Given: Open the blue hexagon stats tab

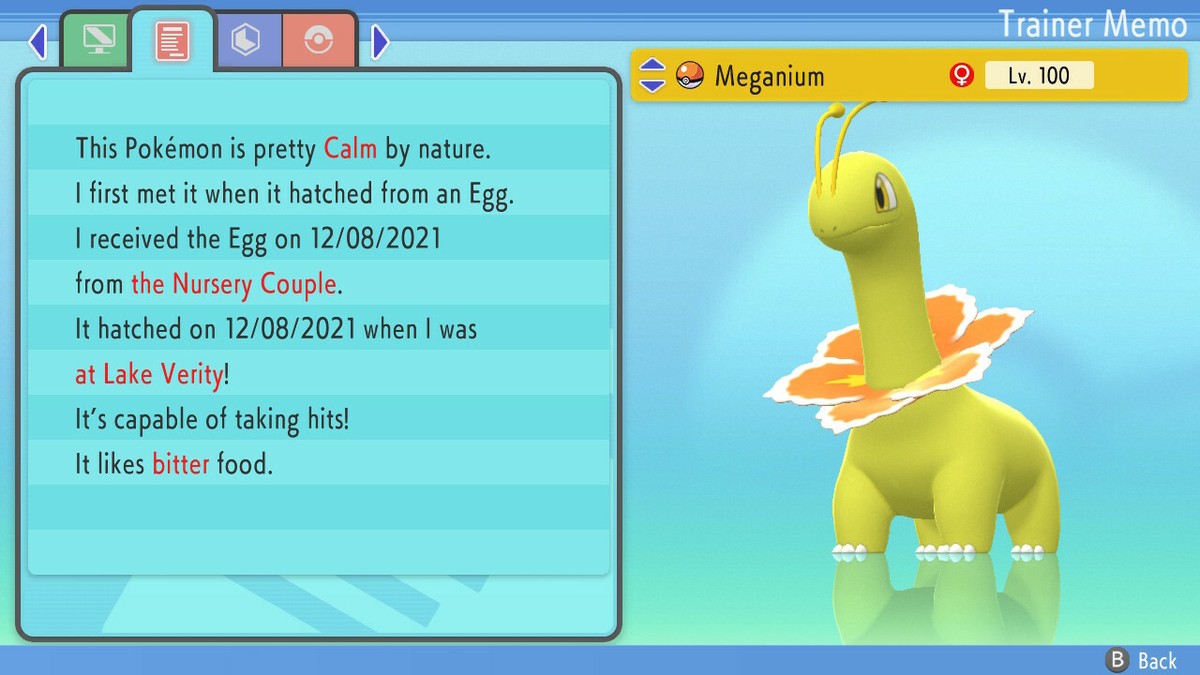Looking at the screenshot, I should pos(246,40).
